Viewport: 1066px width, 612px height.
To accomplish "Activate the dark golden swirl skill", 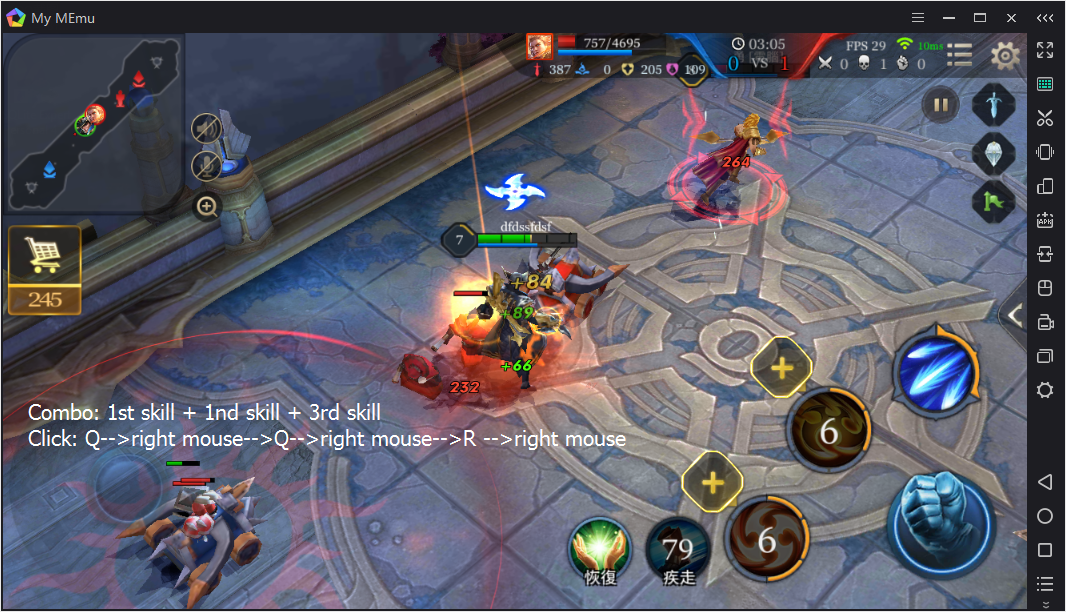I will pyautogui.click(x=829, y=432).
